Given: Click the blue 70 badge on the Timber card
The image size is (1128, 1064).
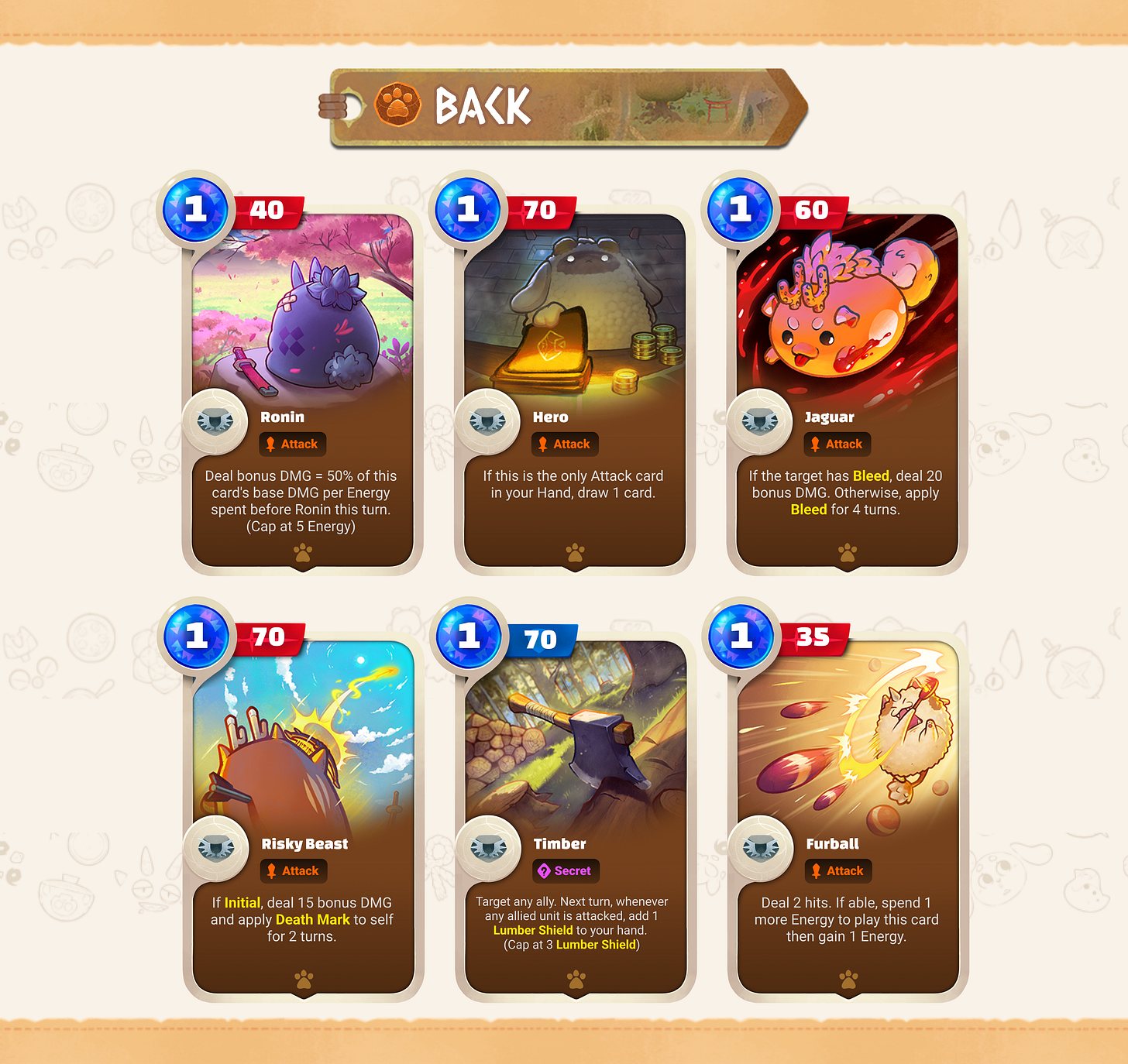Looking at the screenshot, I should tap(544, 637).
